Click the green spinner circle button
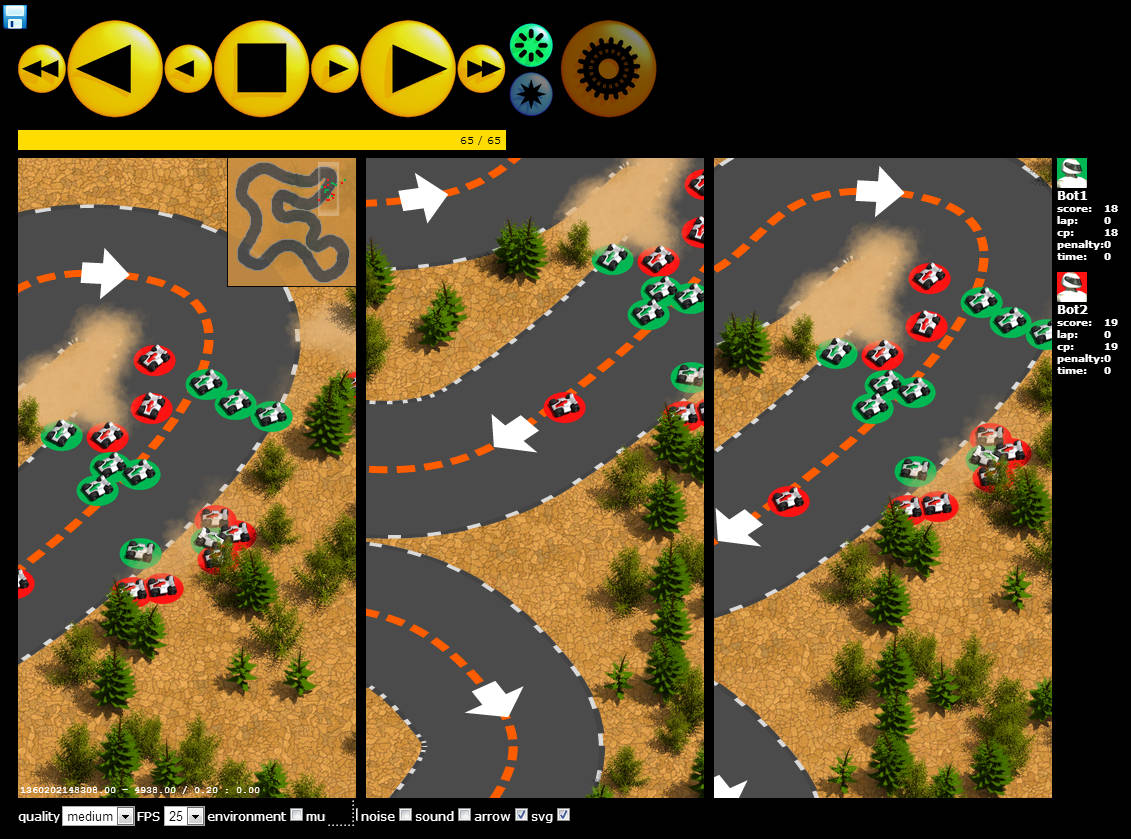1131x839 pixels. coord(531,45)
